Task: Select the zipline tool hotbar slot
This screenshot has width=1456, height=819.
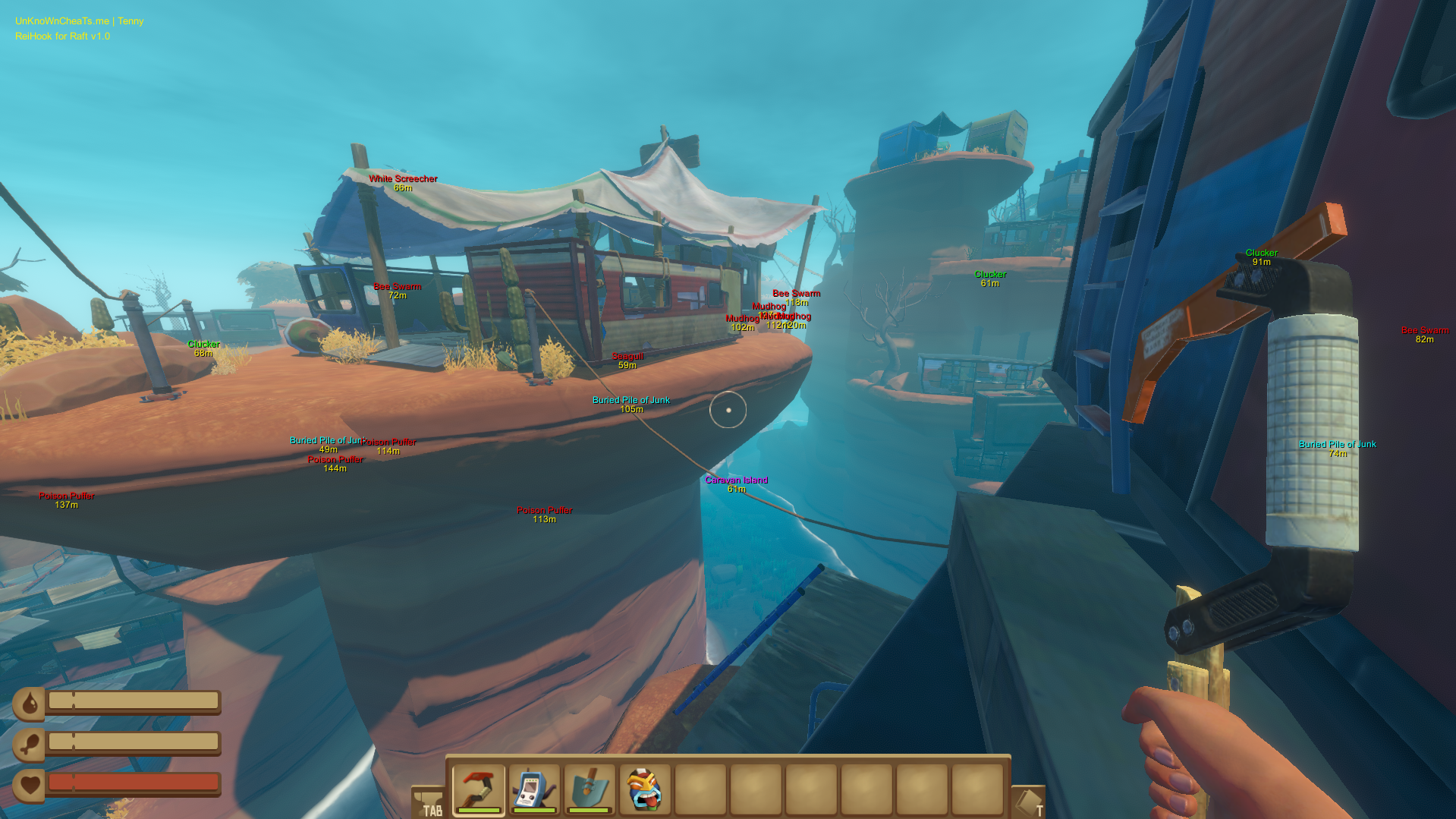Action: [478, 789]
